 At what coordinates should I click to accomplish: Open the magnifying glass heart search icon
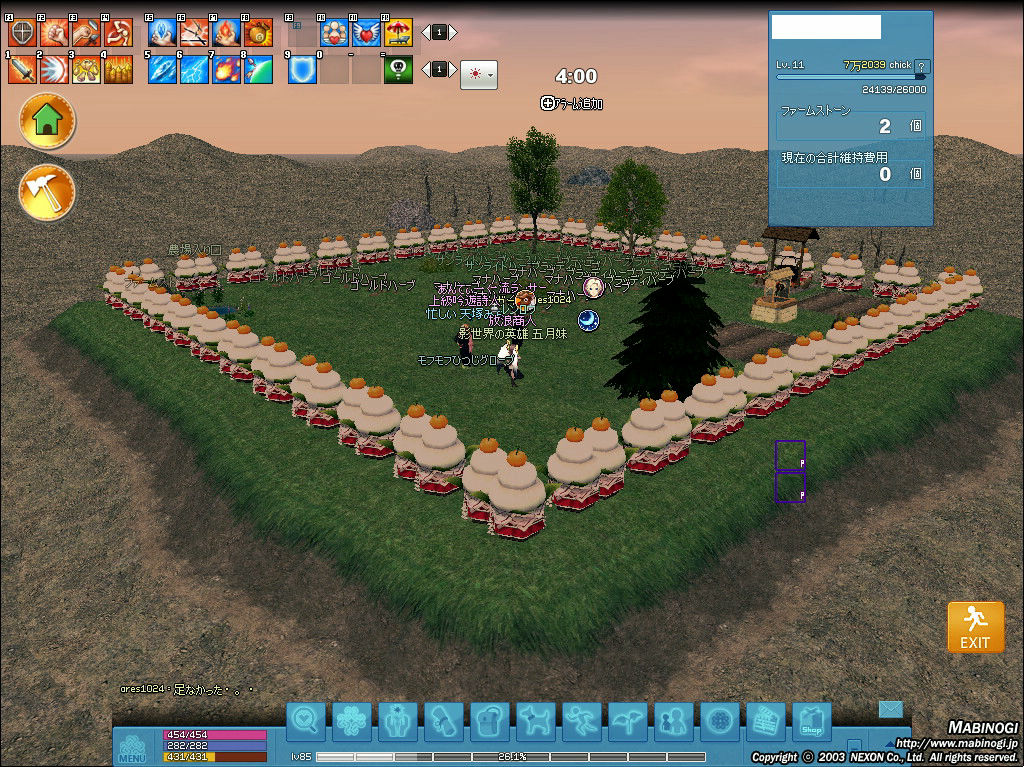(x=306, y=720)
